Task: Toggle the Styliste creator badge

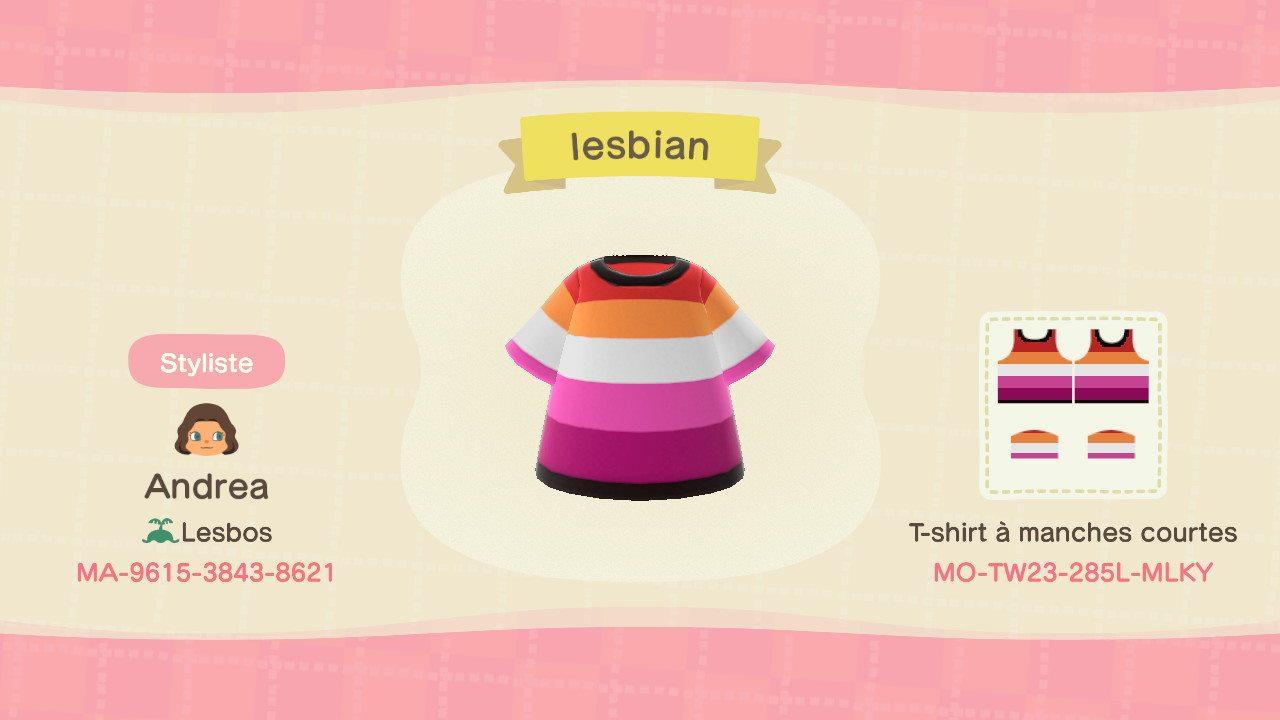Action: click(206, 363)
